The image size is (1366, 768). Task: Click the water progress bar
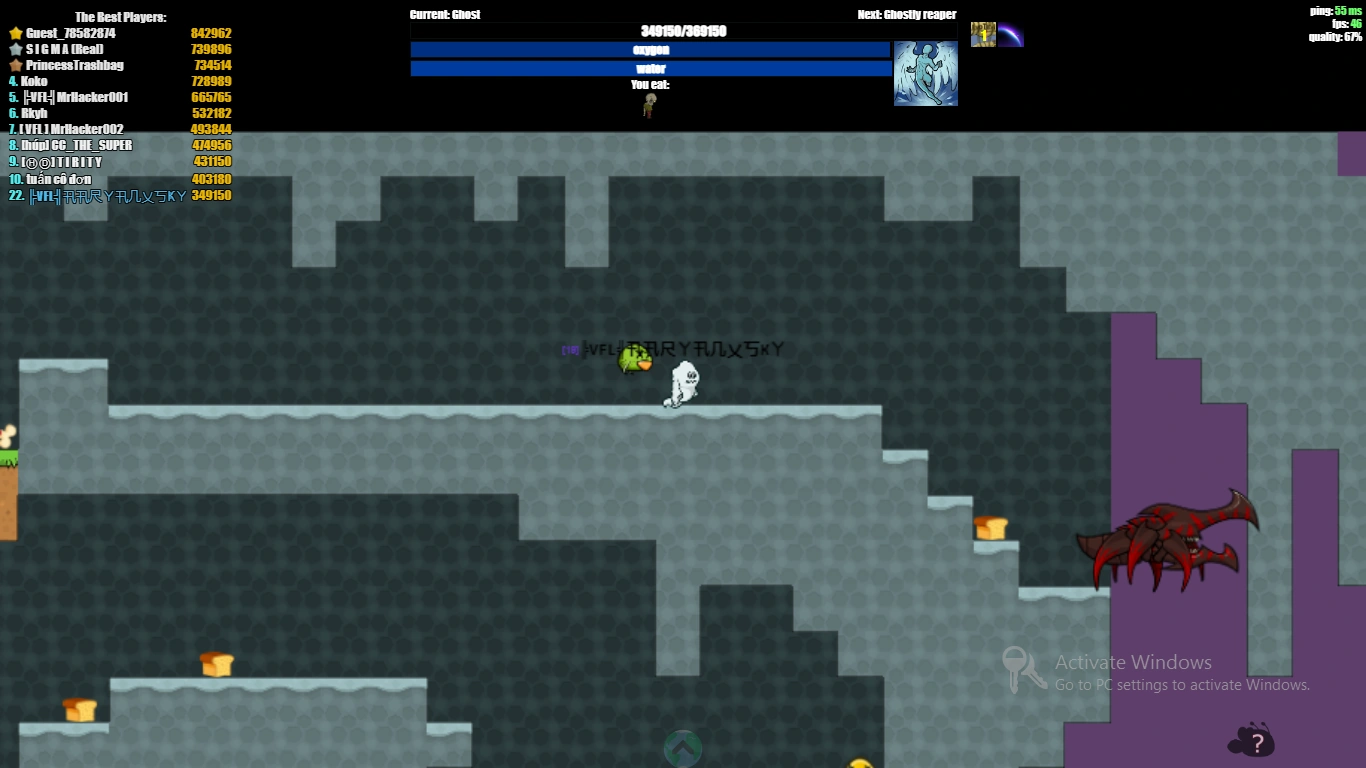(x=650, y=68)
